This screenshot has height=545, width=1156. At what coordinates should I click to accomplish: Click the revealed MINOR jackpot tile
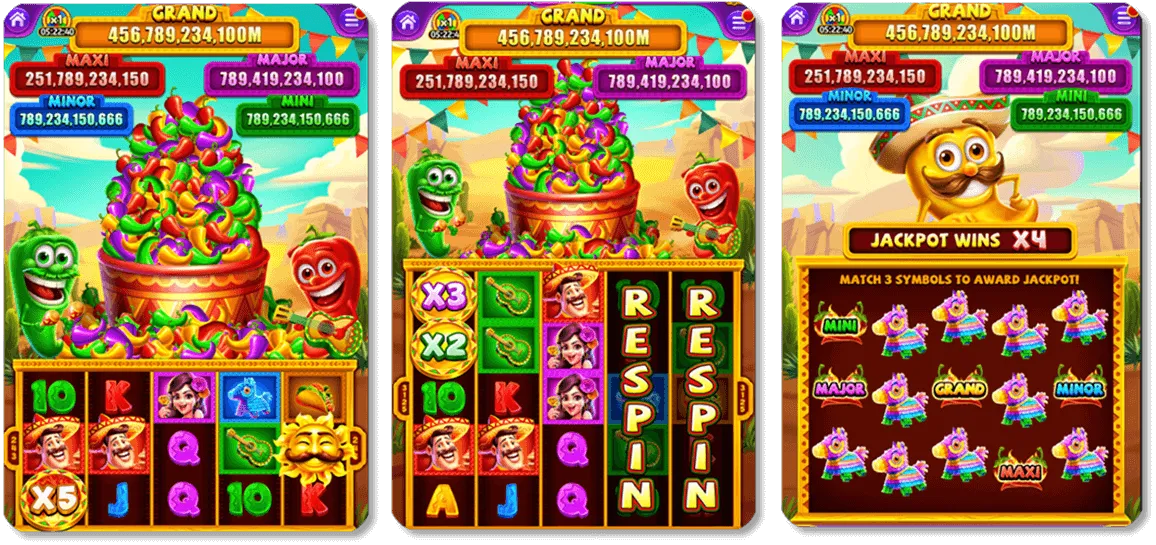[1080, 388]
